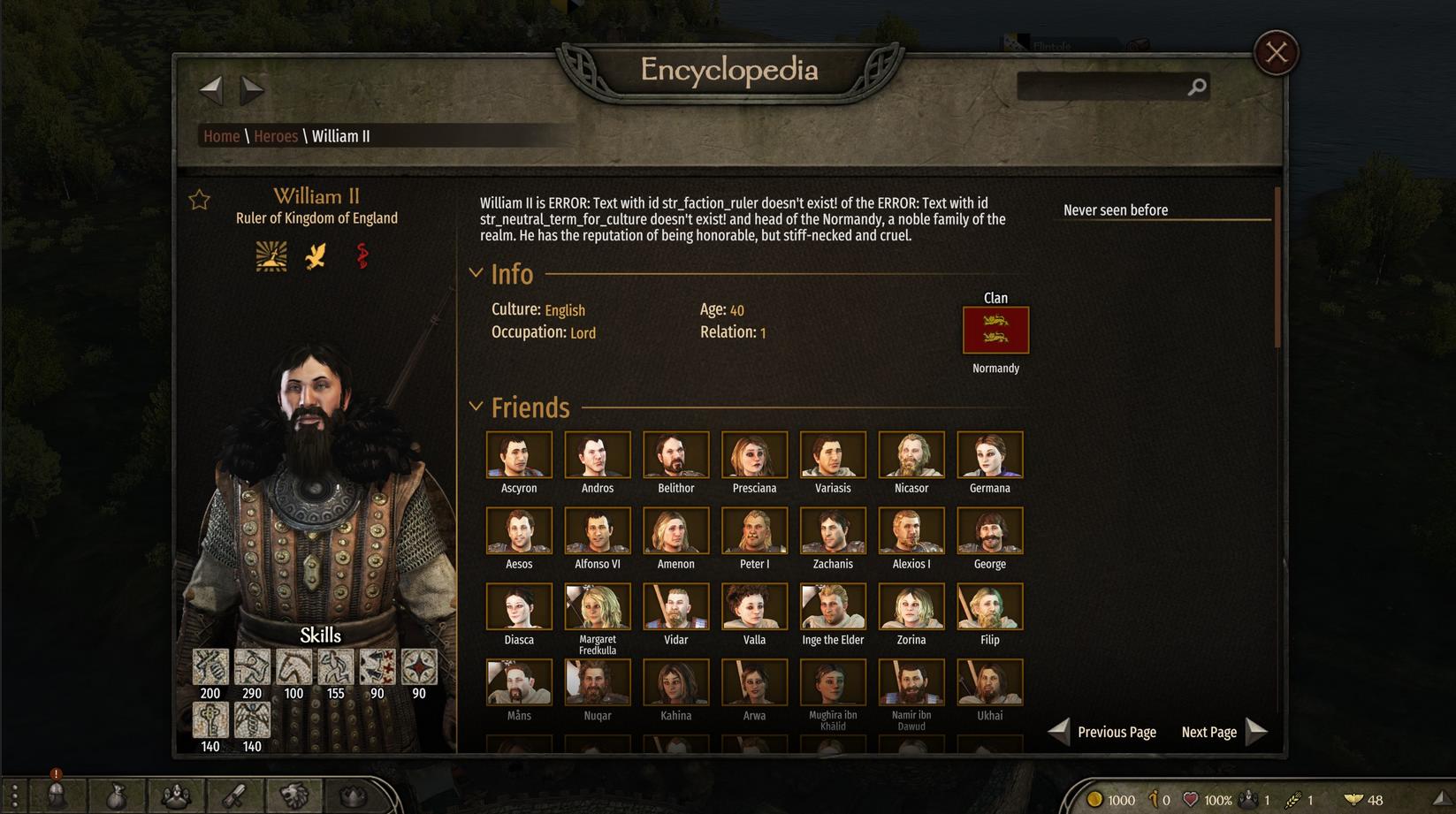1456x814 pixels.
Task: Open the helmet character icon in bottom bar
Action: pos(57,795)
